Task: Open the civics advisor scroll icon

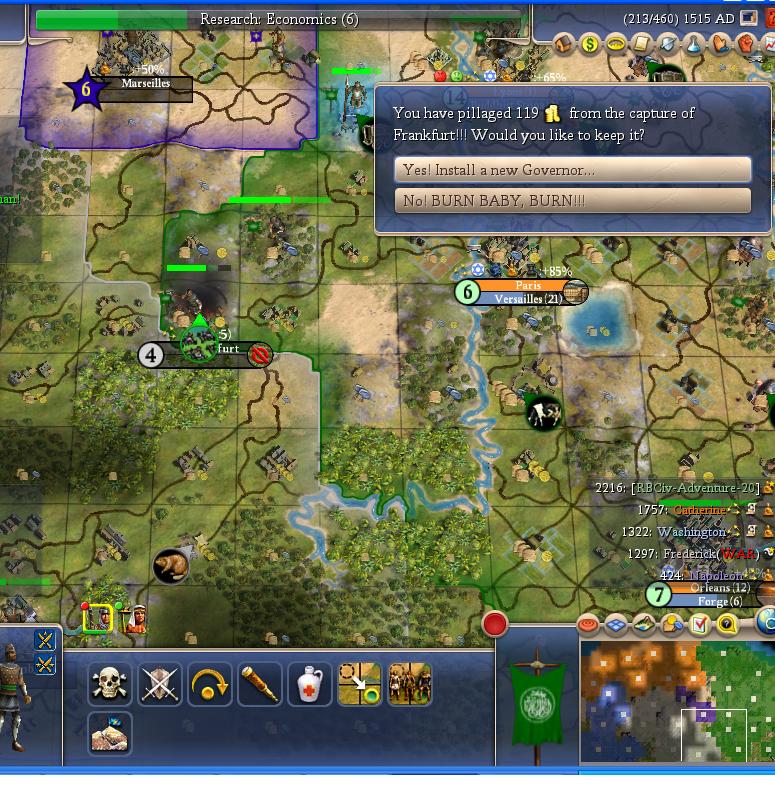Action: coord(642,44)
